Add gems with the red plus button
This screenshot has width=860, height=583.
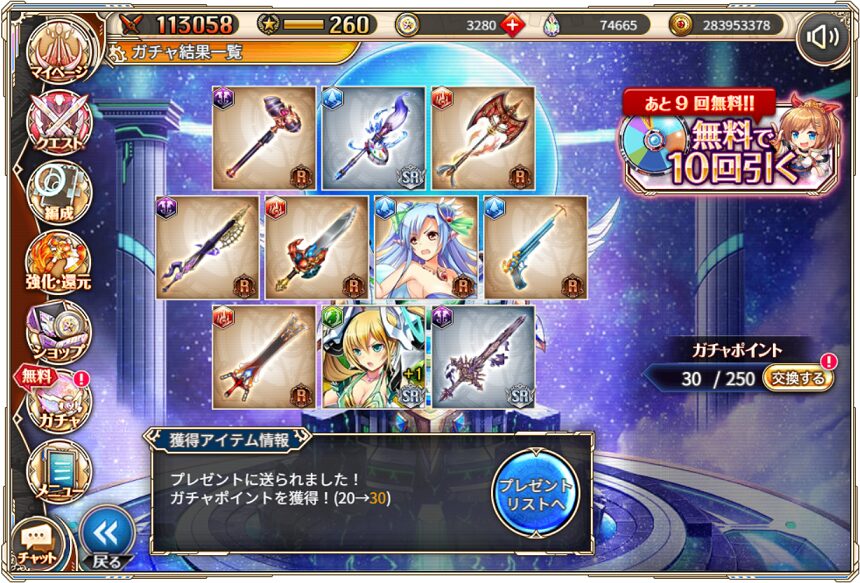pos(511,25)
